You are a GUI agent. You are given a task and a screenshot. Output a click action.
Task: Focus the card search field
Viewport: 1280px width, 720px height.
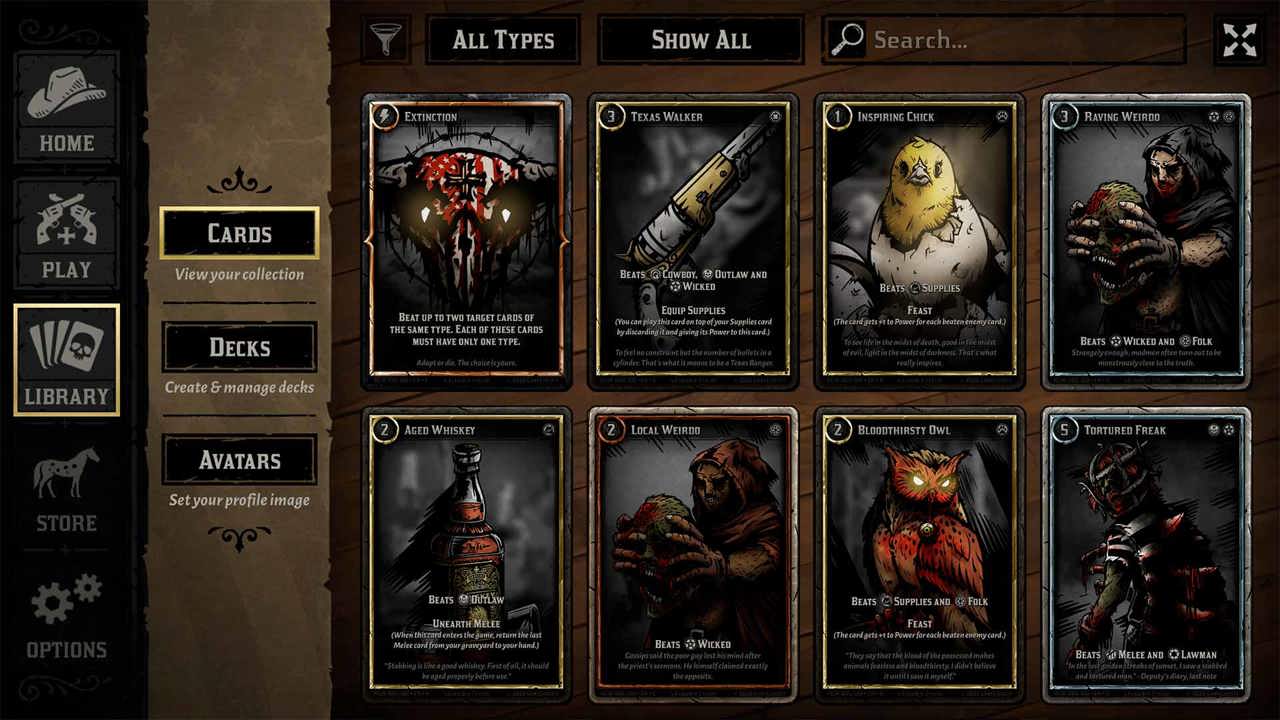click(x=1020, y=40)
